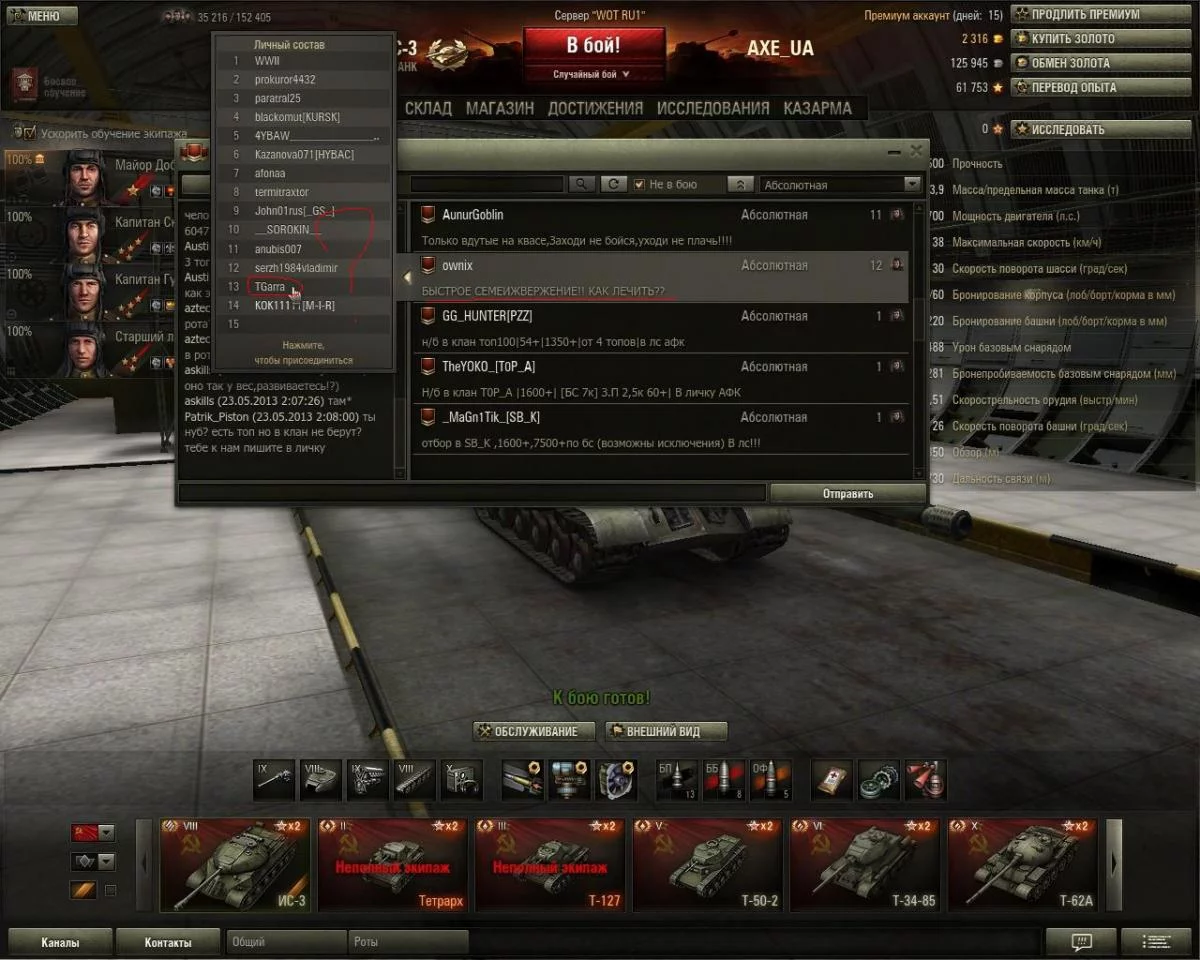Switch to the Склад tab
Screen dimensions: 1200x960
point(428,108)
